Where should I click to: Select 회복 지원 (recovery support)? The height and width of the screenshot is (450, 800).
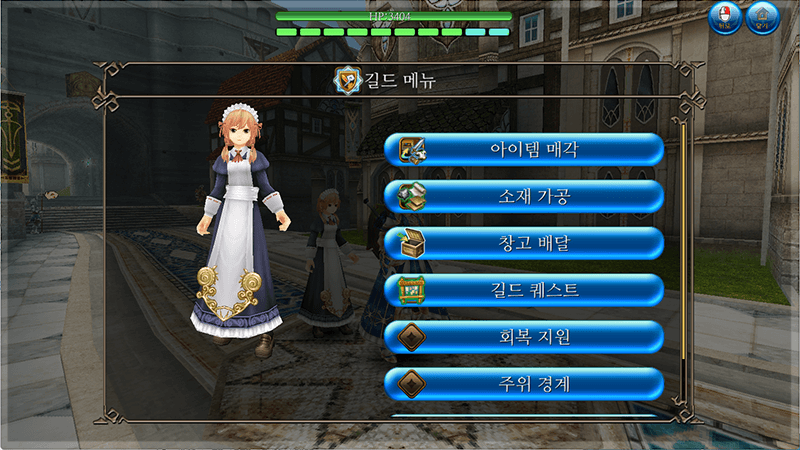pyautogui.click(x=524, y=337)
